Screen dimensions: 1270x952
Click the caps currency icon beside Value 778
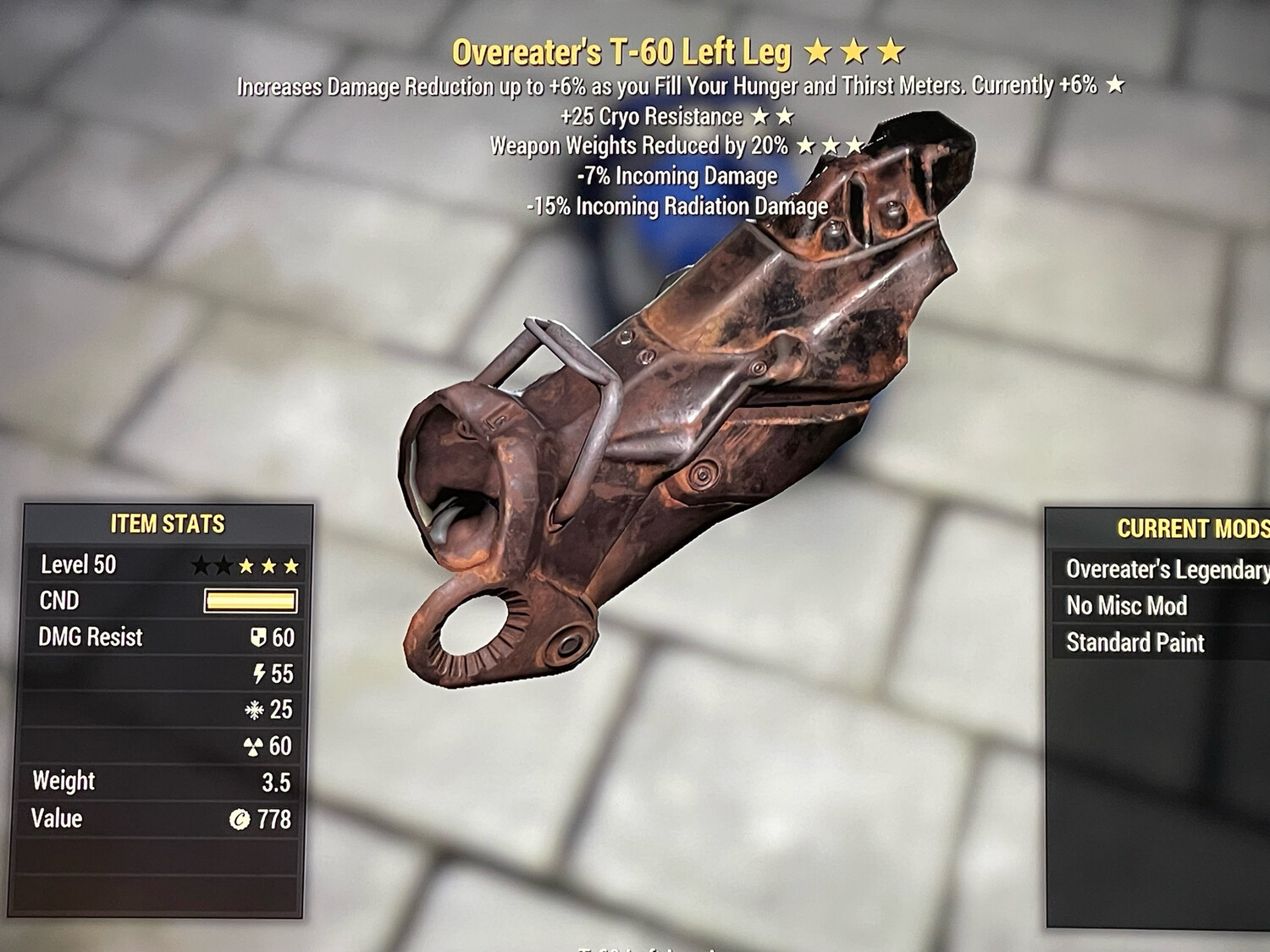point(239,817)
